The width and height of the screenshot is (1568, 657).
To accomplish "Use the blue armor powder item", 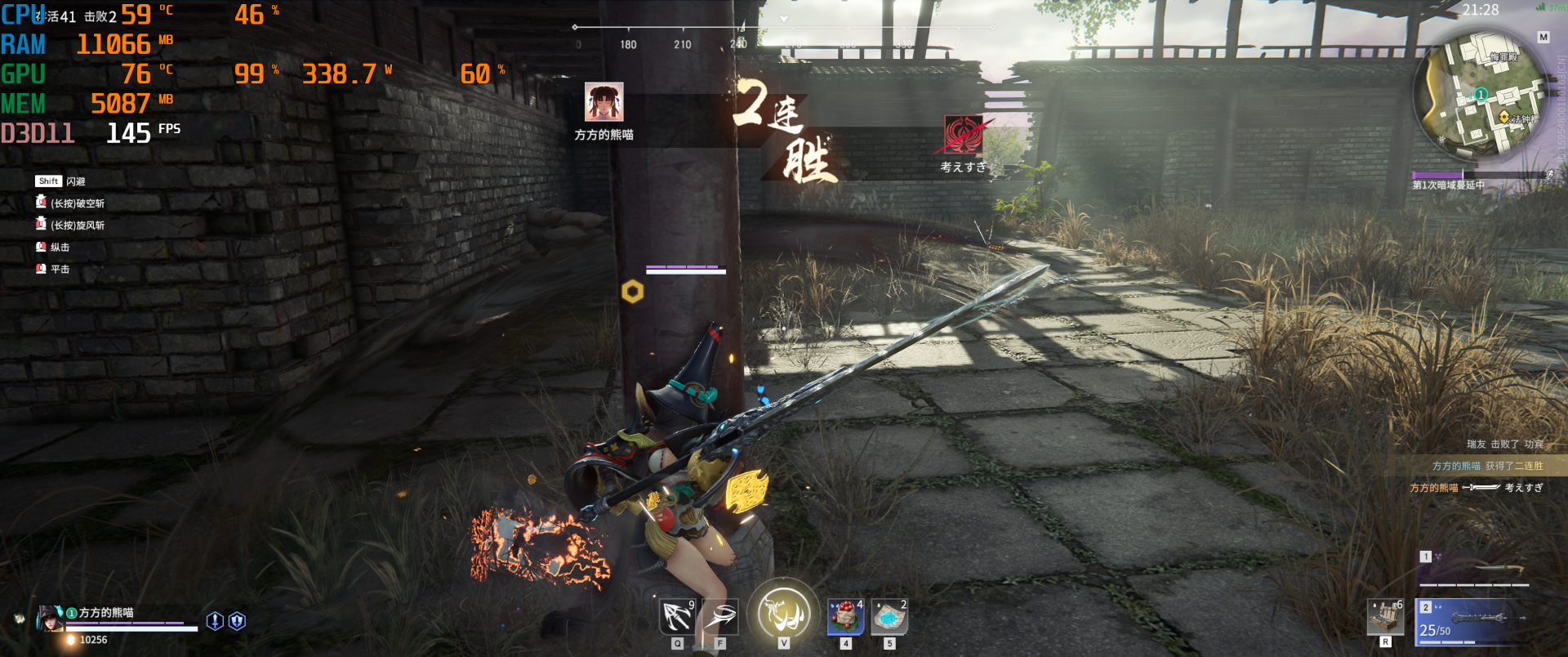I will tap(889, 617).
